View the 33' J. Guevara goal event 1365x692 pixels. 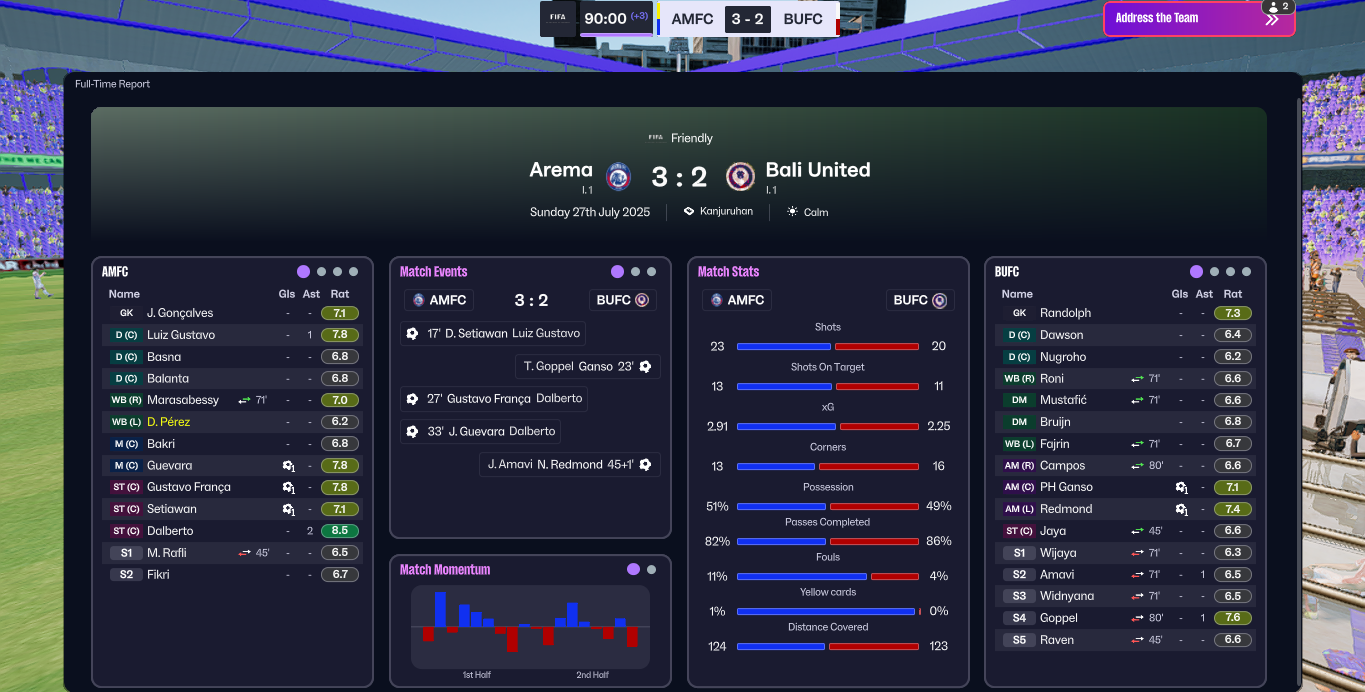coord(480,431)
